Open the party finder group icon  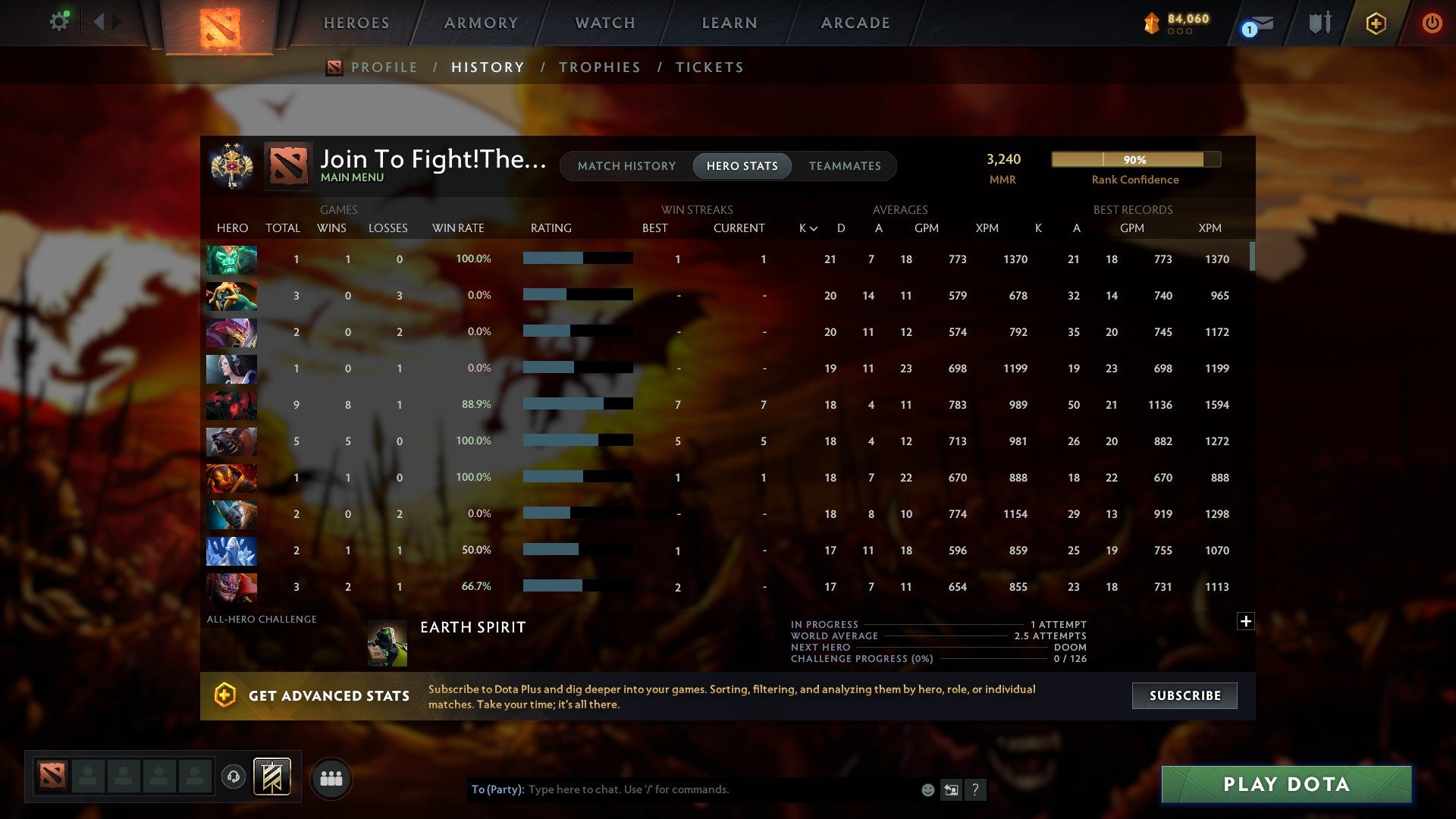pos(331,777)
